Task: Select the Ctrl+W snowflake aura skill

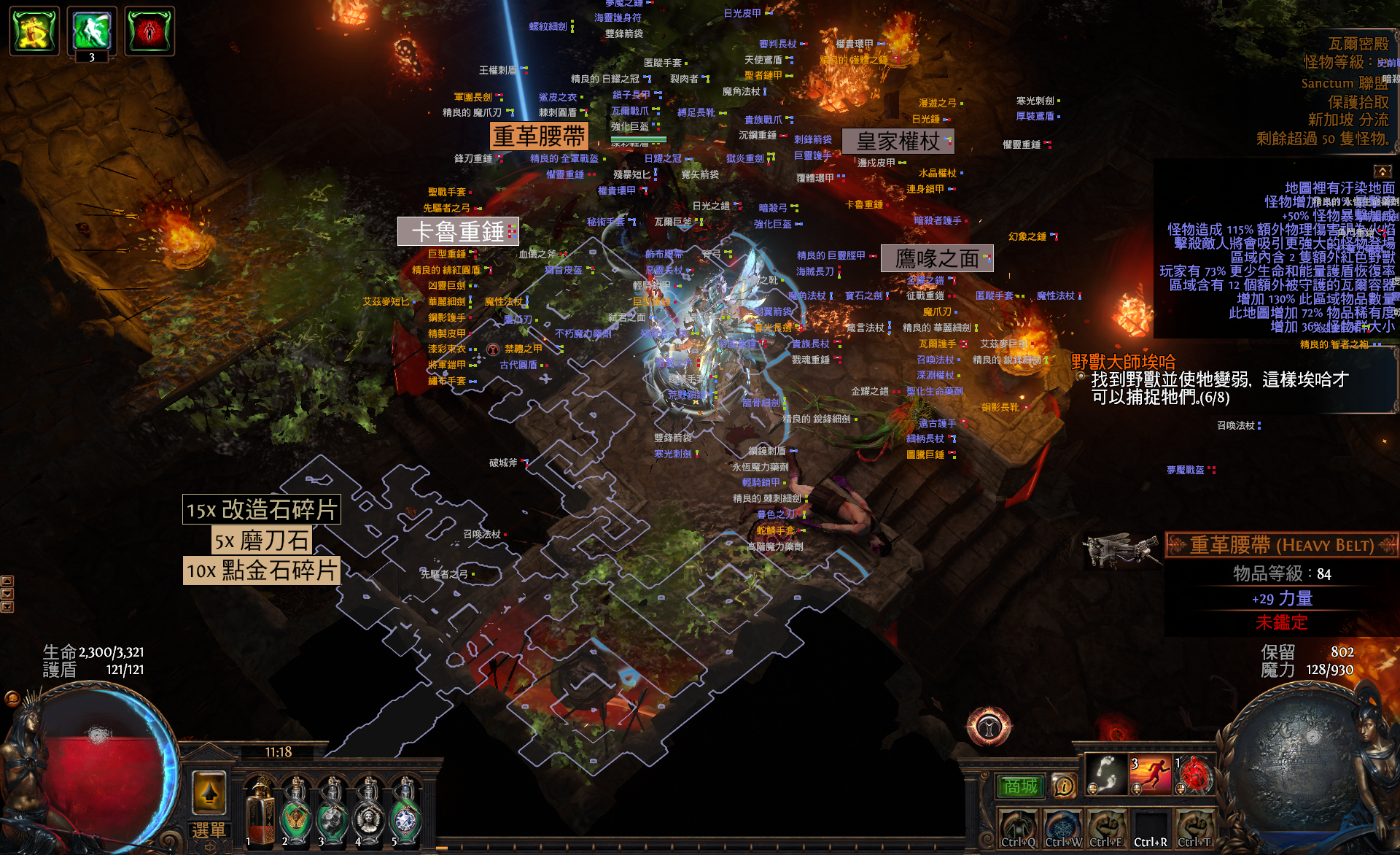Action: pyautogui.click(x=1062, y=829)
